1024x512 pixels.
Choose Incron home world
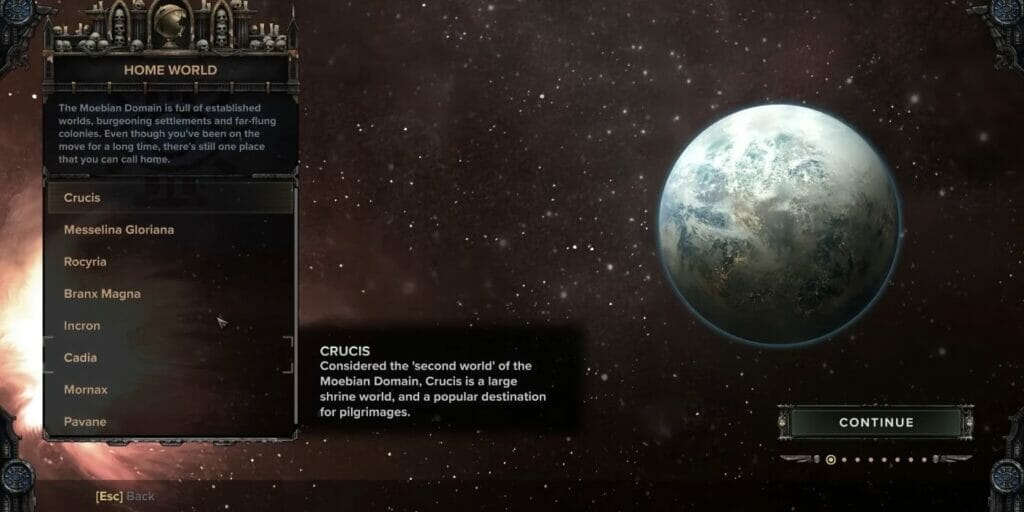tap(170, 326)
